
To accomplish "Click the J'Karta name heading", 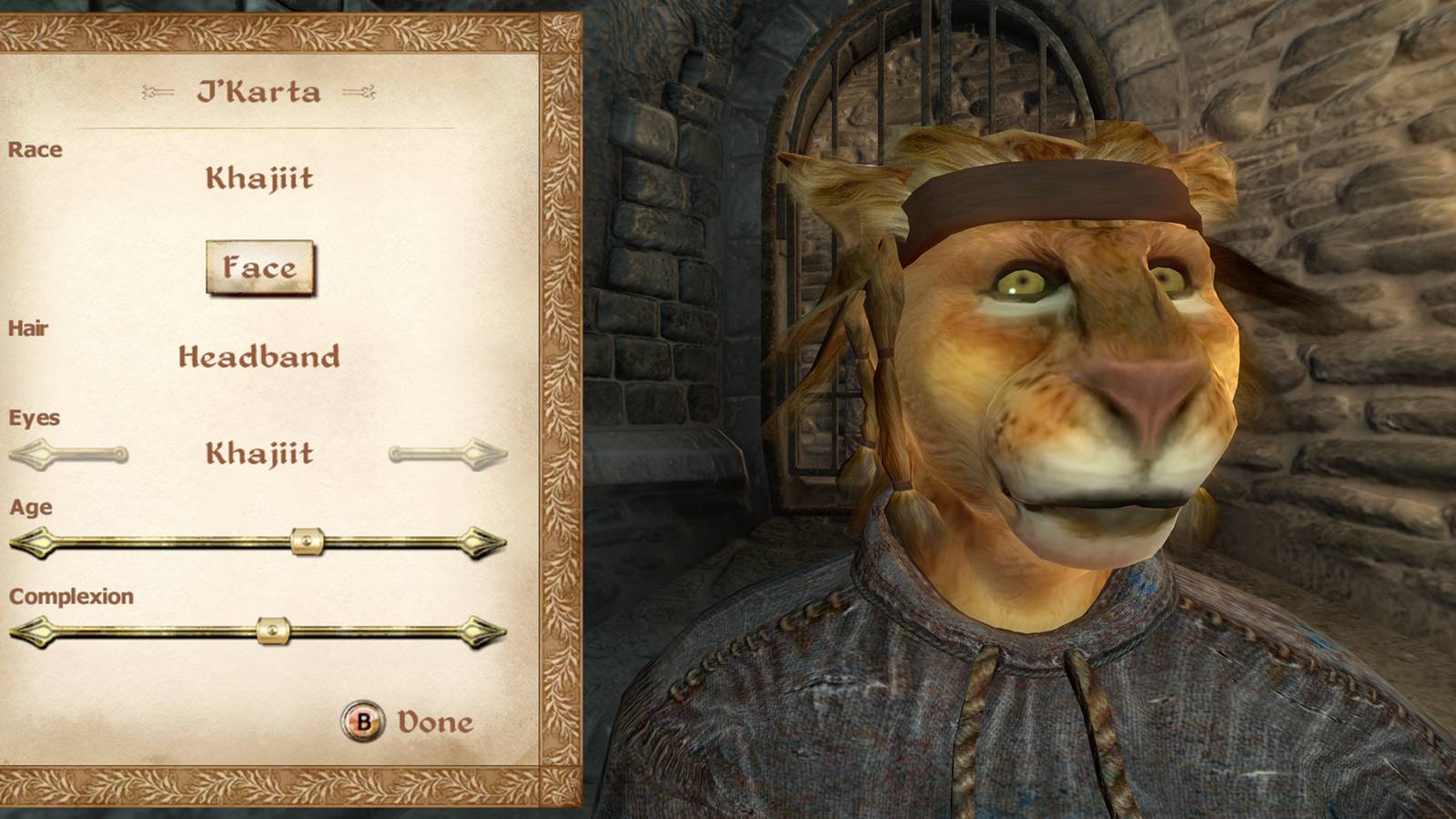I will 259,91.
